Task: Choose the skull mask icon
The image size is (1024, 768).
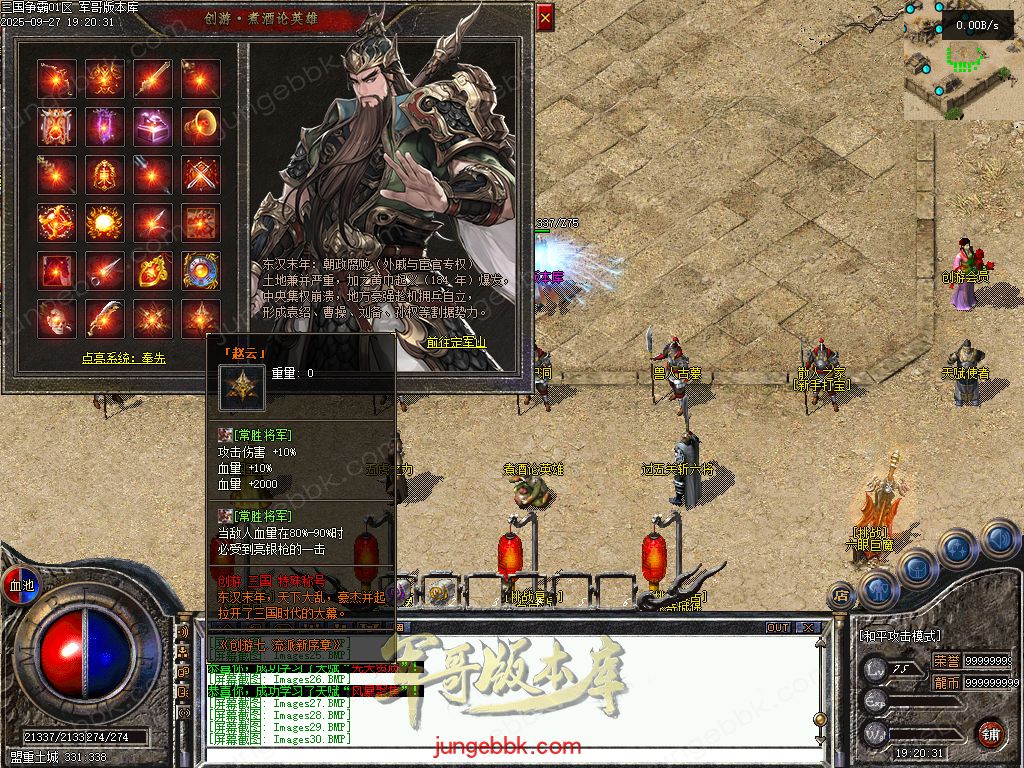Action: point(57,318)
